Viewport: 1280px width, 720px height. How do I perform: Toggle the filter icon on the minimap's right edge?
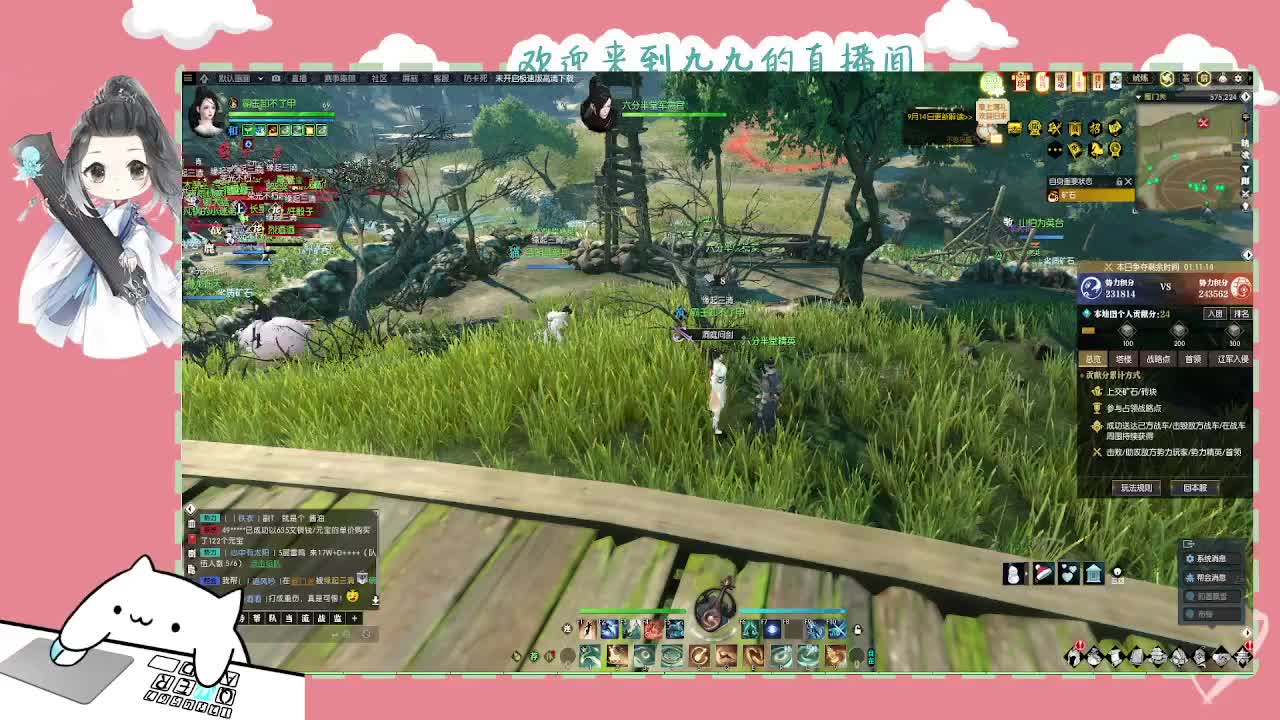tap(1245, 169)
